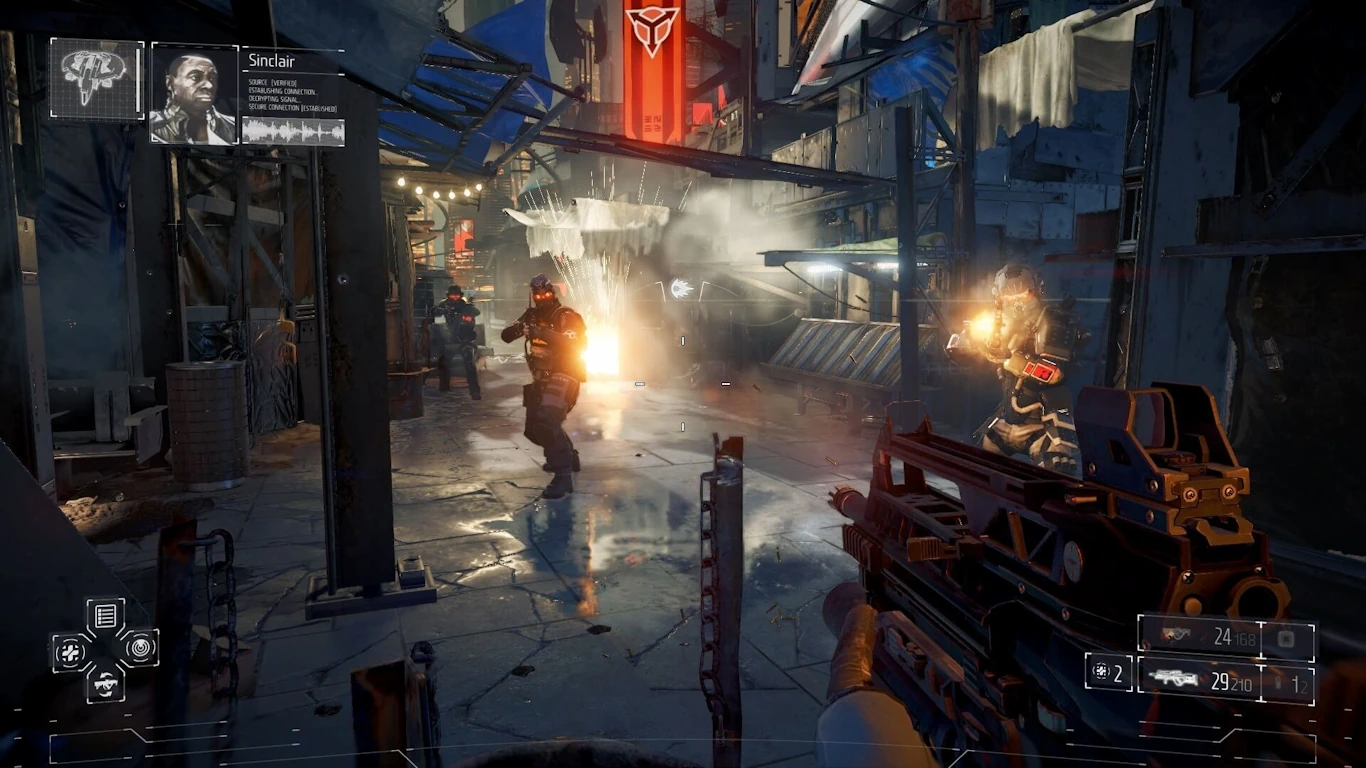This screenshot has height=768, width=1366.
Task: Toggle the verified source status indicator
Action: (x=273, y=82)
